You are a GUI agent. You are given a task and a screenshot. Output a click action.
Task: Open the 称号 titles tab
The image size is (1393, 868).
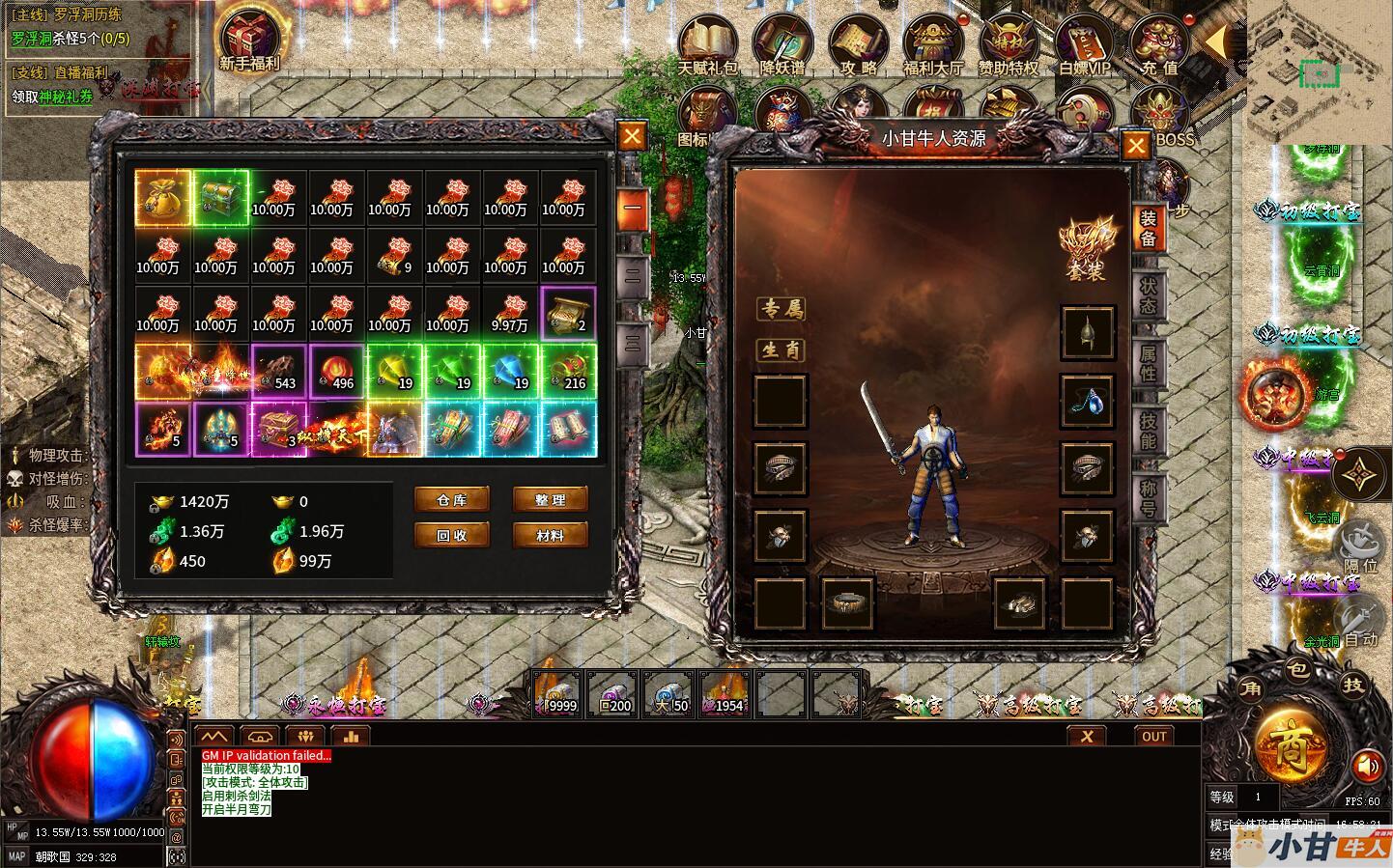point(1148,497)
